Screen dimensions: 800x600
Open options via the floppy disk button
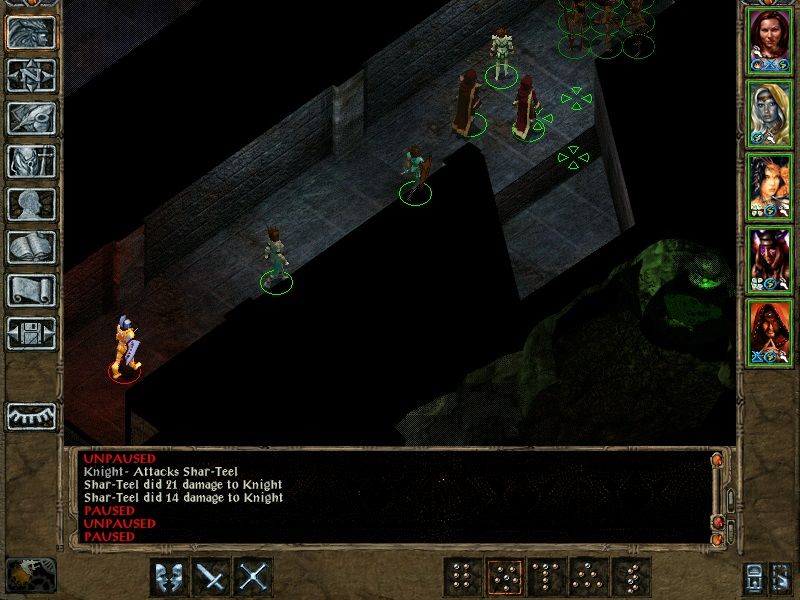[x=30, y=332]
